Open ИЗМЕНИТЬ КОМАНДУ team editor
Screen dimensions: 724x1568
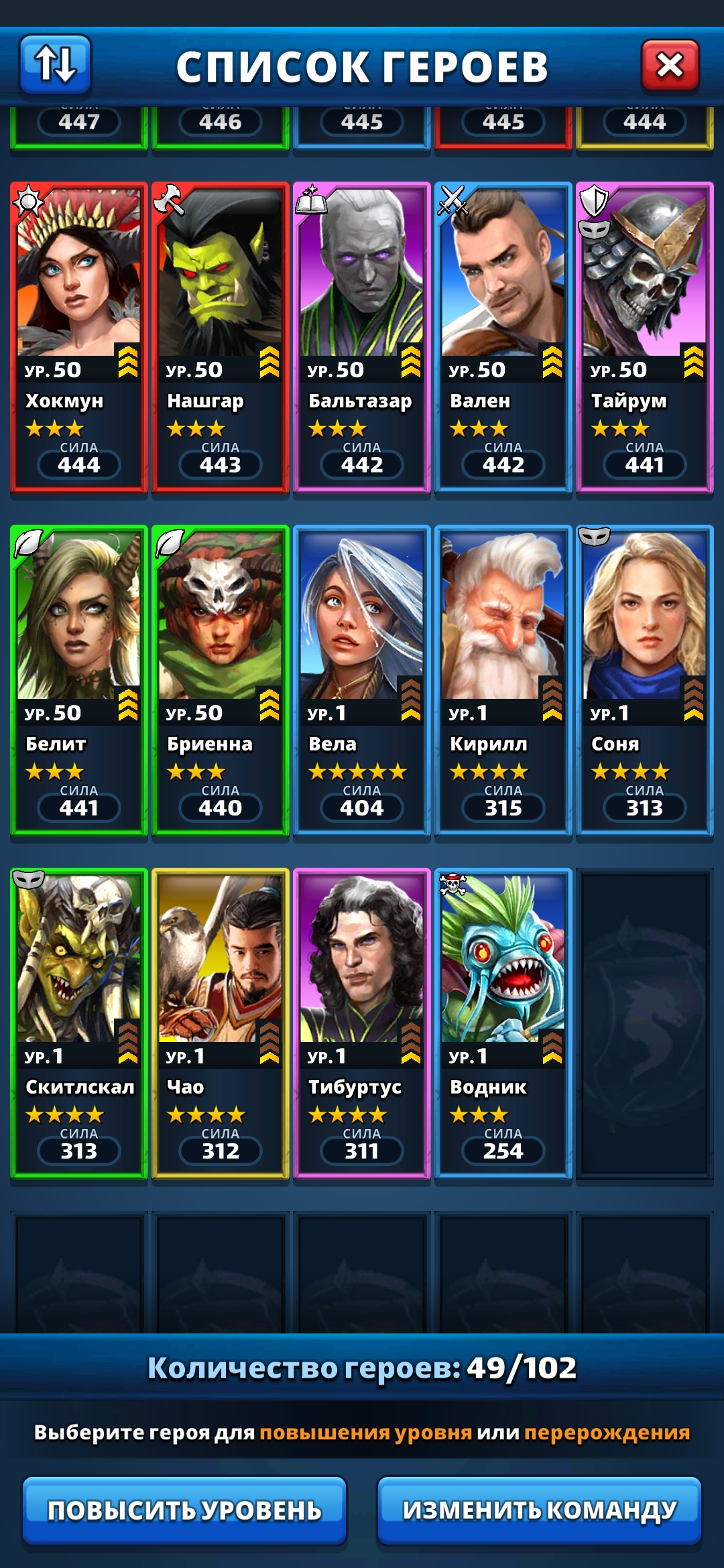point(539,1510)
